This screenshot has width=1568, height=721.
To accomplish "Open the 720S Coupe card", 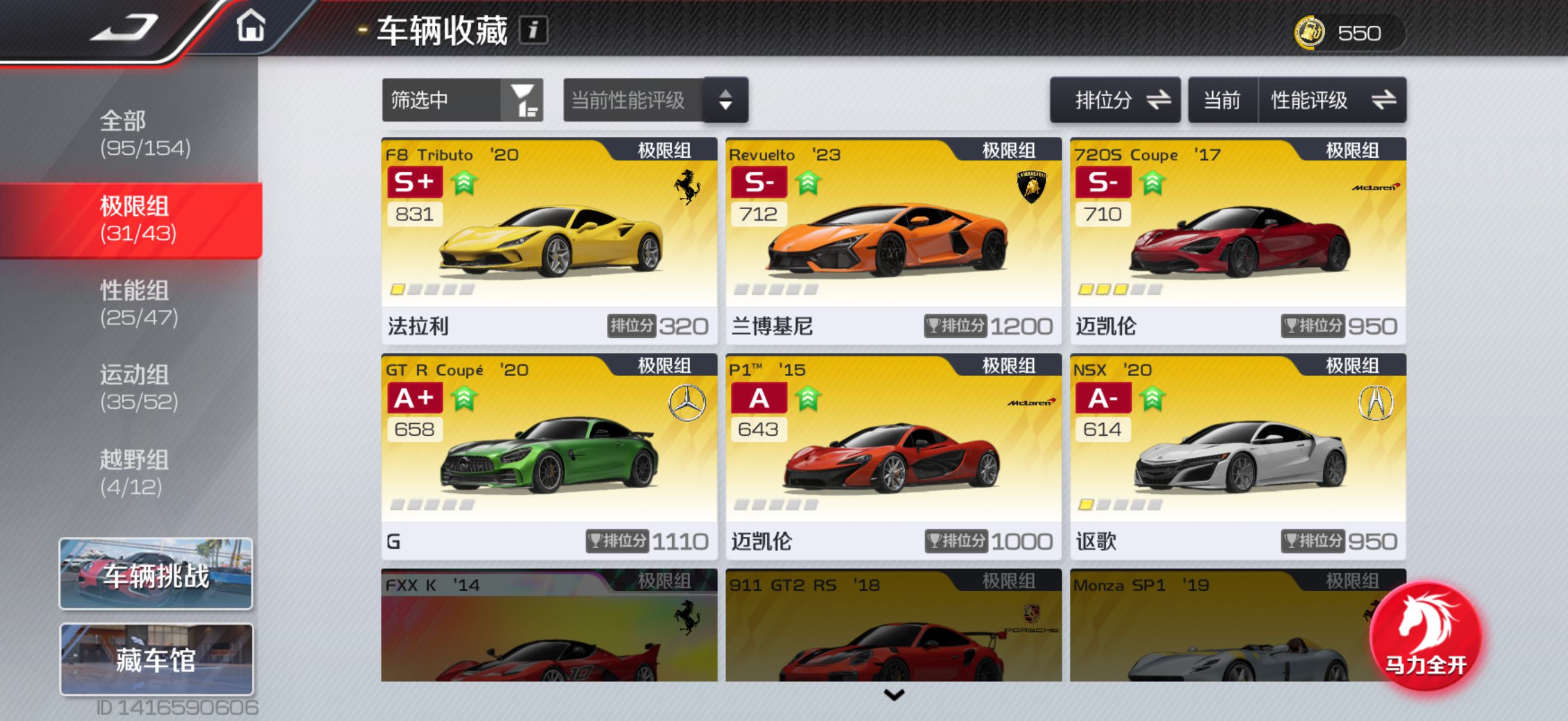I will click(1237, 240).
